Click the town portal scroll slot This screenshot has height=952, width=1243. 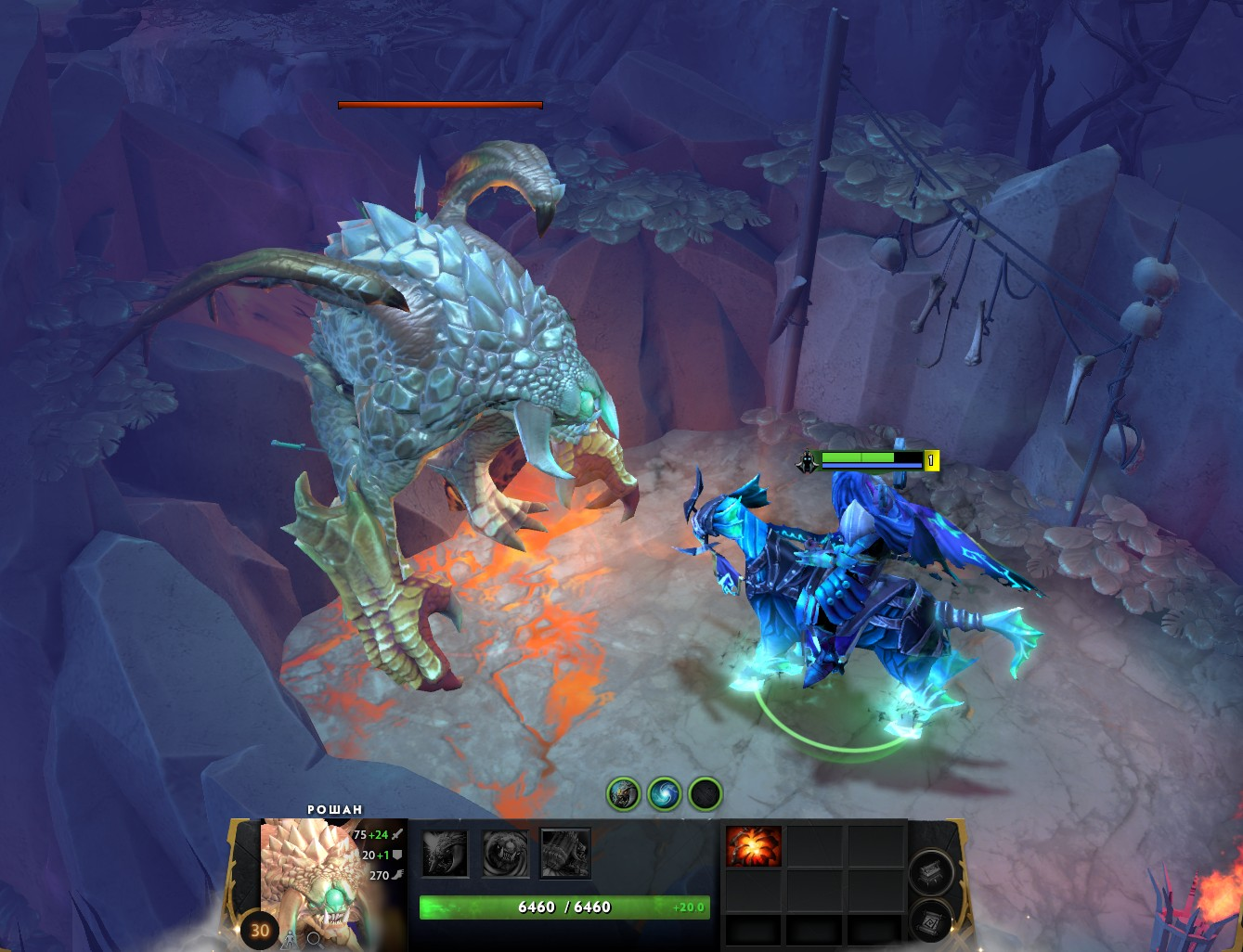click(x=929, y=920)
